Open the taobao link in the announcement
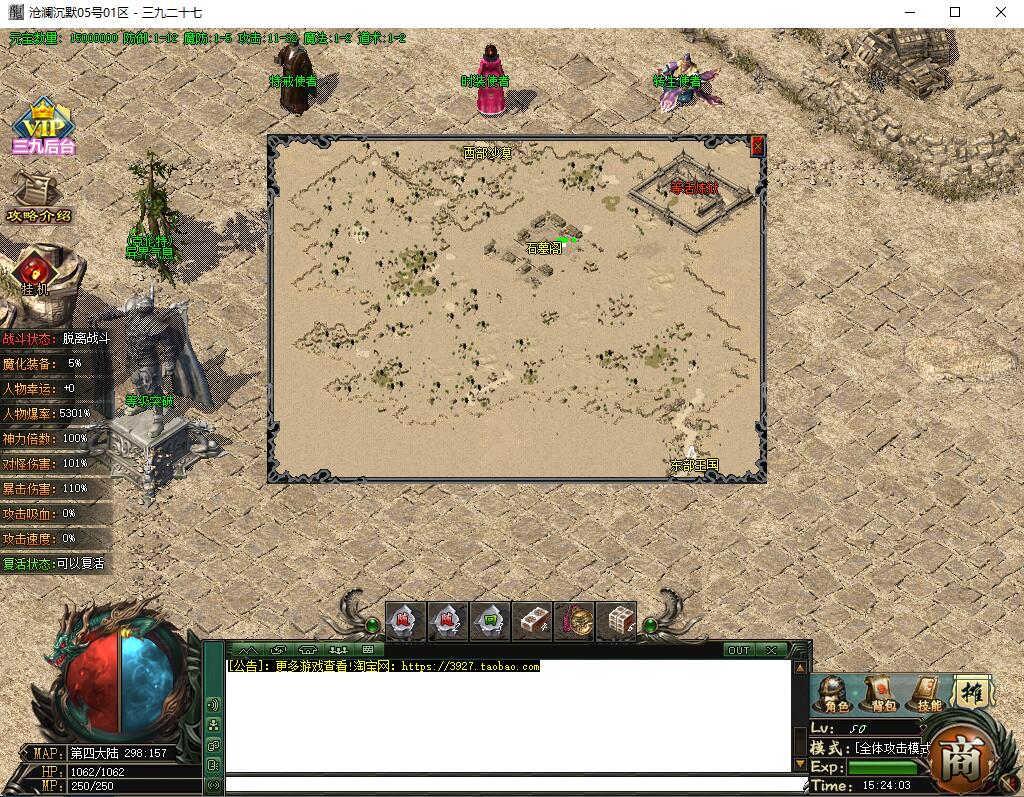 470,667
